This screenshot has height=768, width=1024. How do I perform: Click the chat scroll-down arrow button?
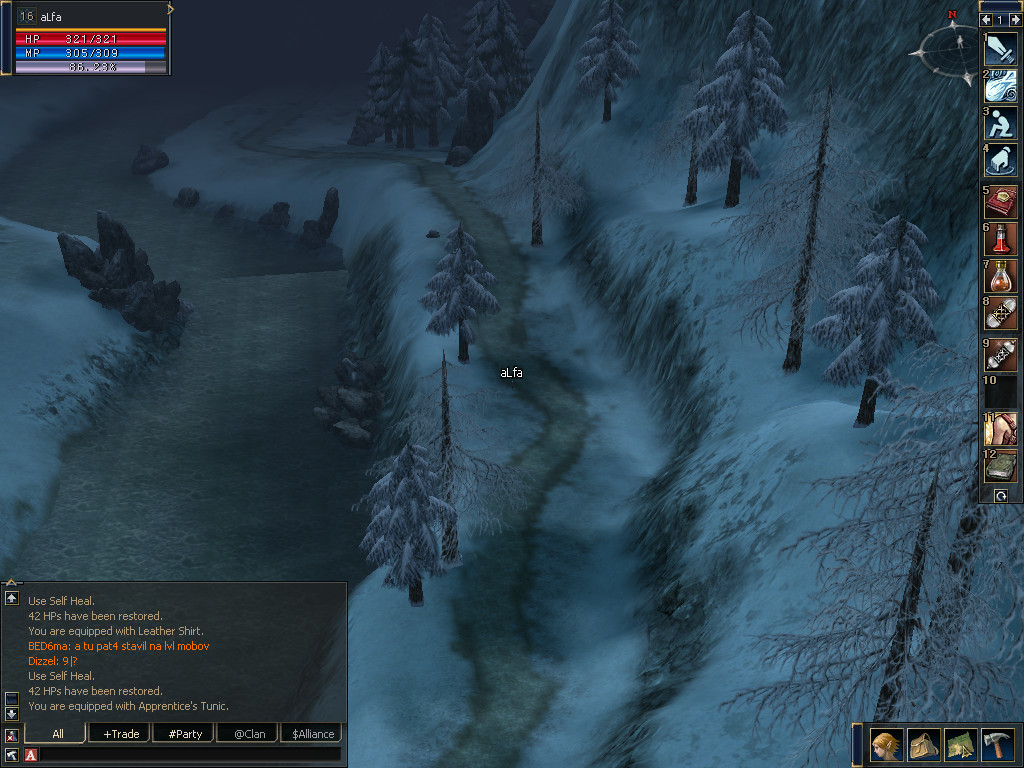tap(12, 713)
